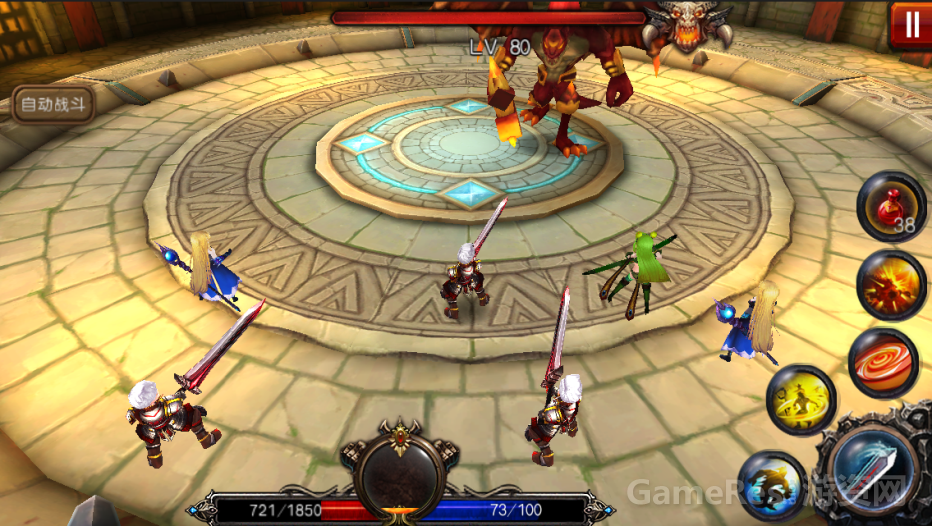The width and height of the screenshot is (932, 526).
Task: Trigger the yellow glowing warrior skill
Action: 801,400
